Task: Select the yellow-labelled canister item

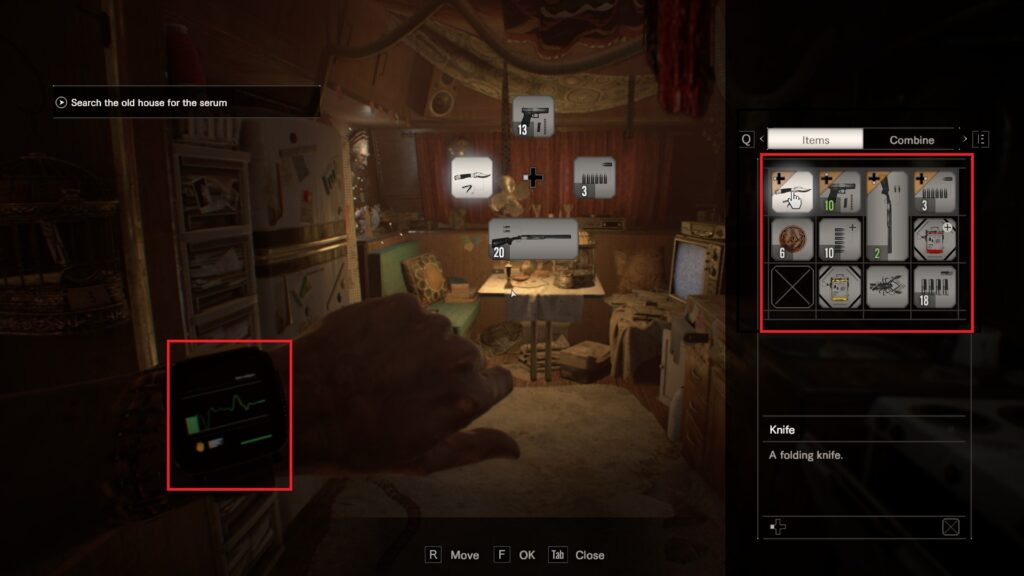Action: (839, 287)
